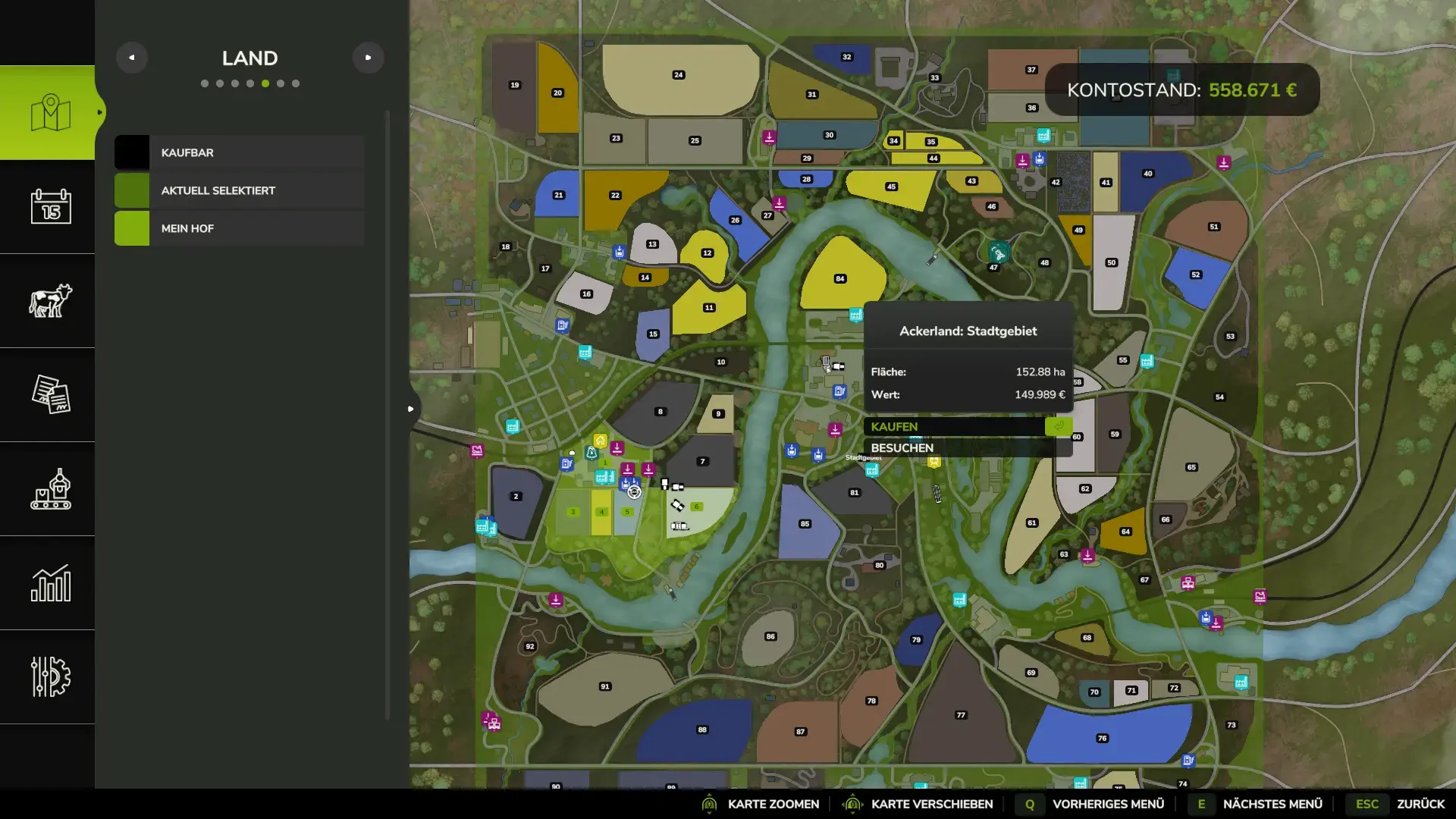1456x819 pixels.
Task: Collapse the side panel with arrow handle
Action: [411, 409]
